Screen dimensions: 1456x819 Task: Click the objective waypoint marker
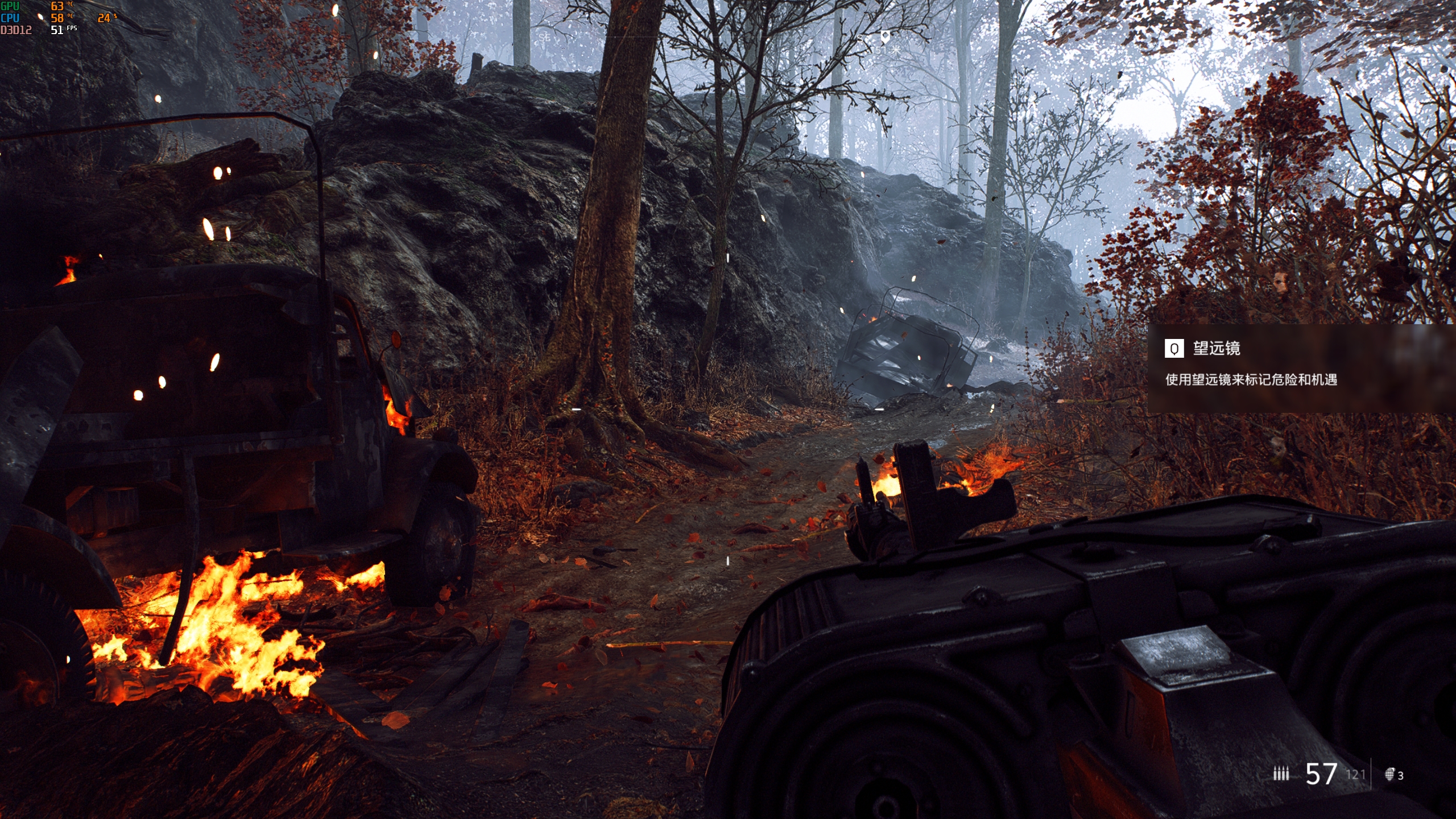tap(885, 38)
